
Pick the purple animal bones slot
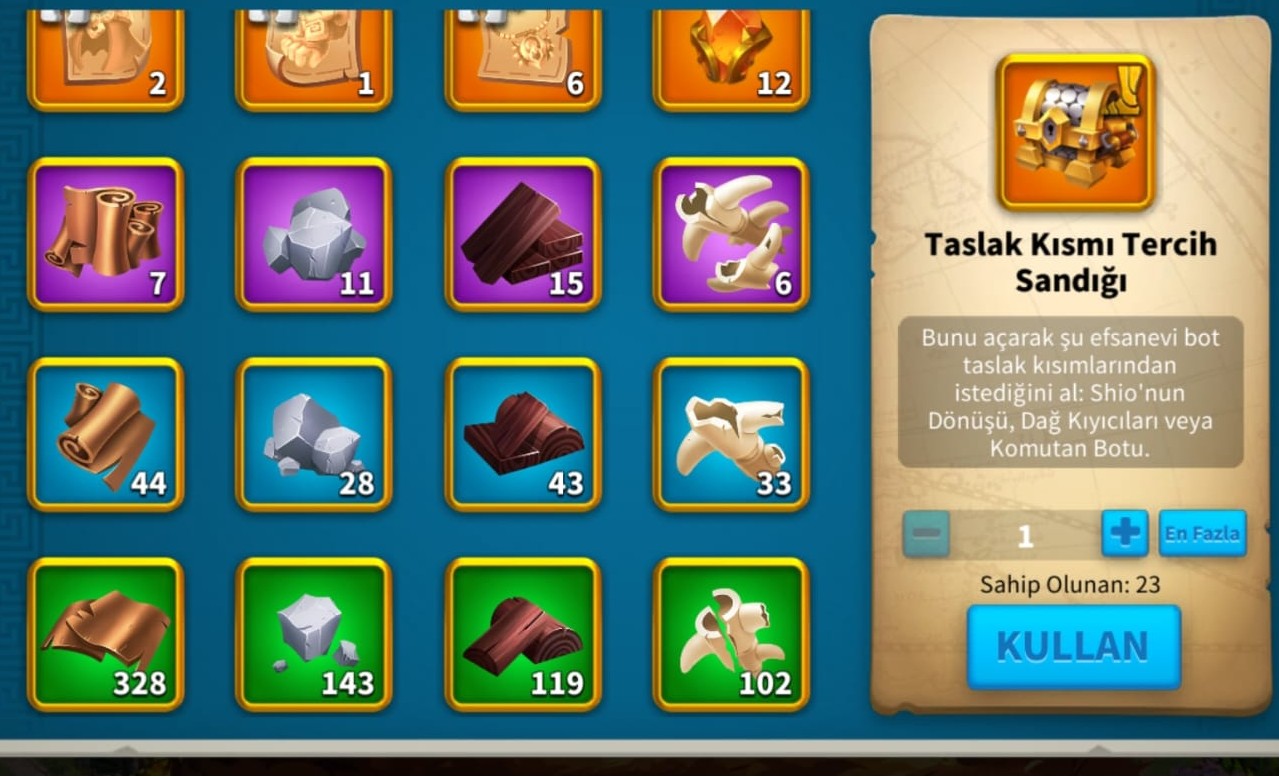tap(731, 234)
